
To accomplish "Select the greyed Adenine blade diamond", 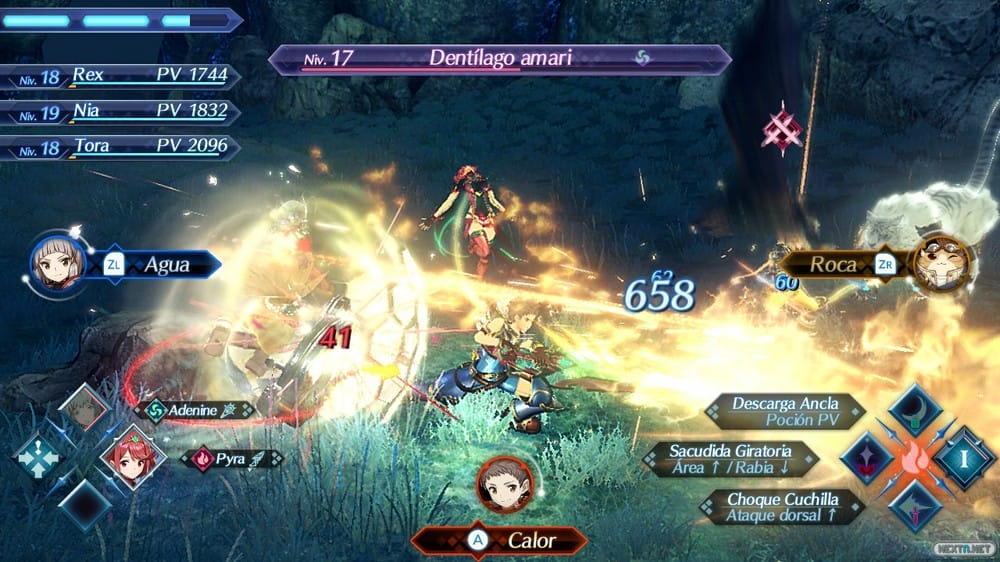I will pos(83,408).
